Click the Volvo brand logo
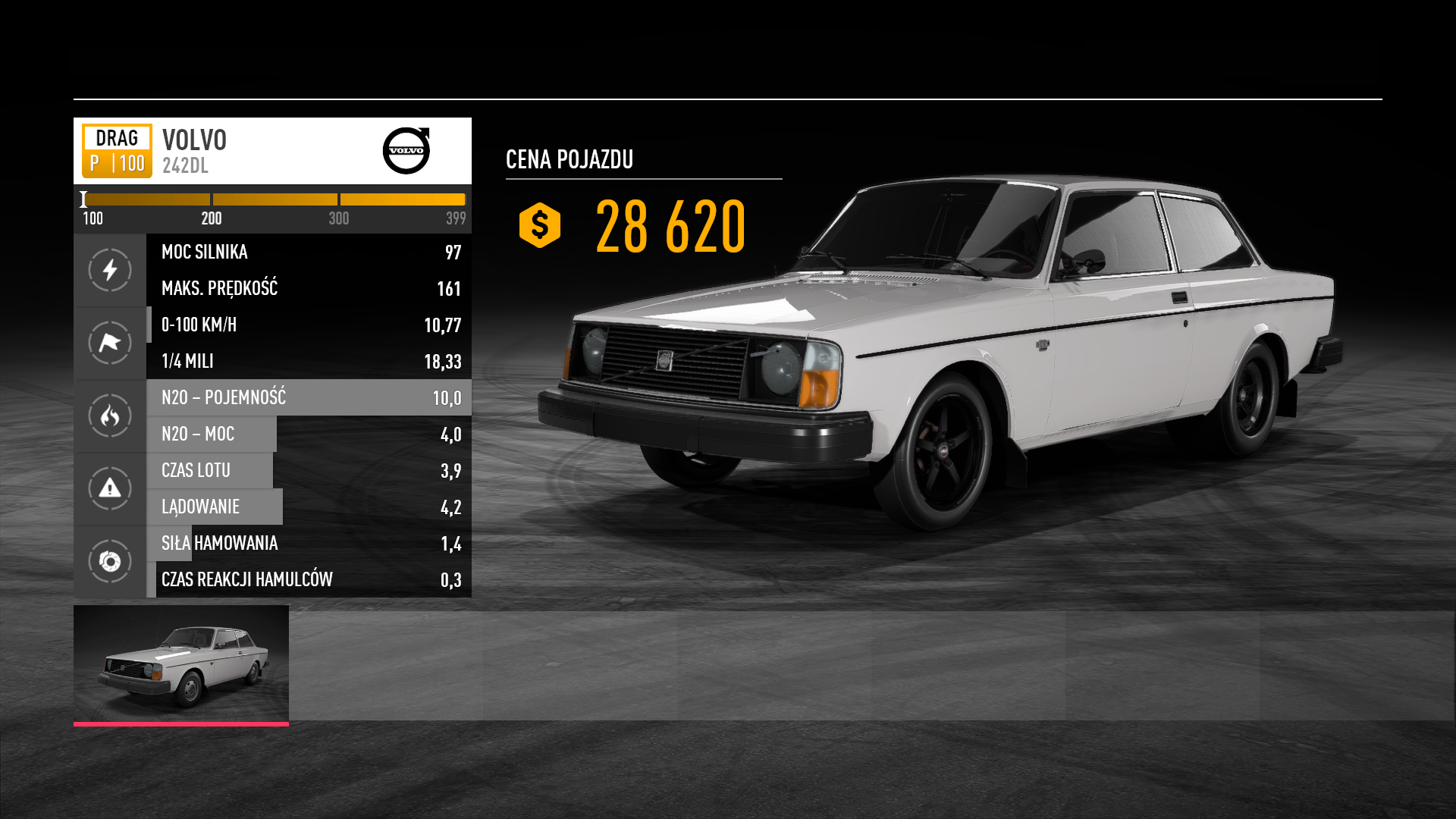 click(x=406, y=150)
